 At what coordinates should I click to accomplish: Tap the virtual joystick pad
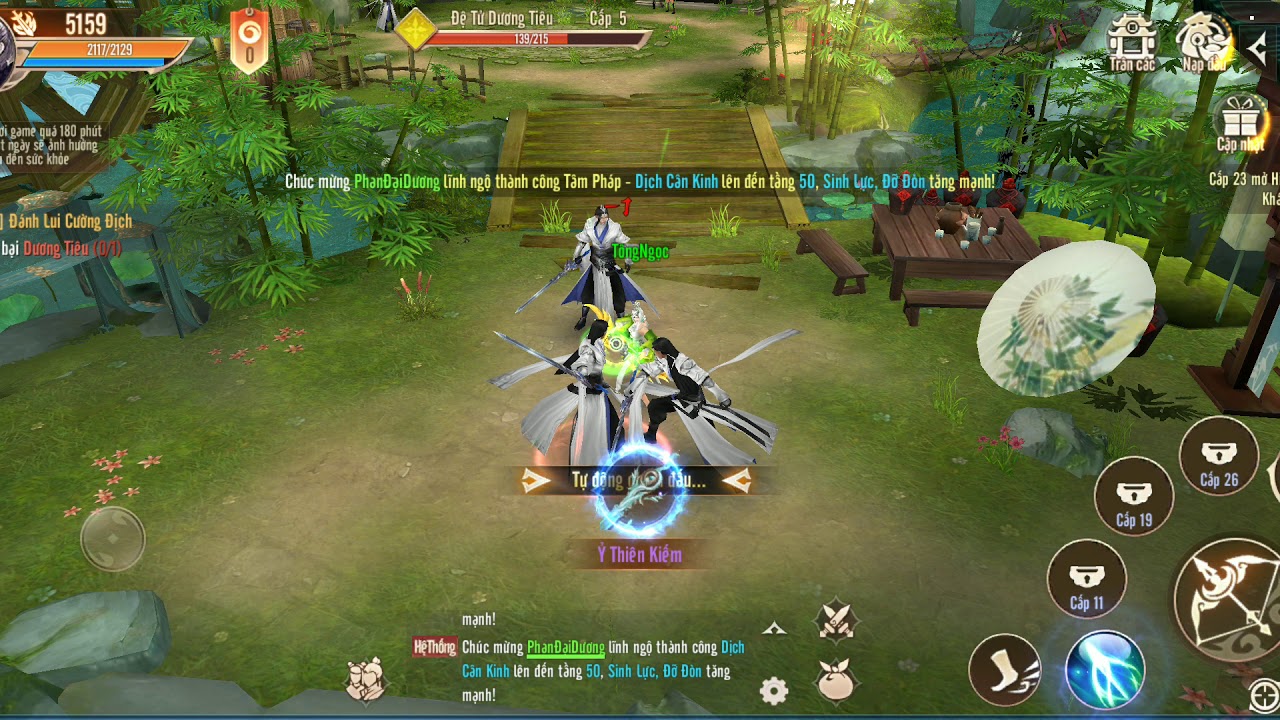113,540
